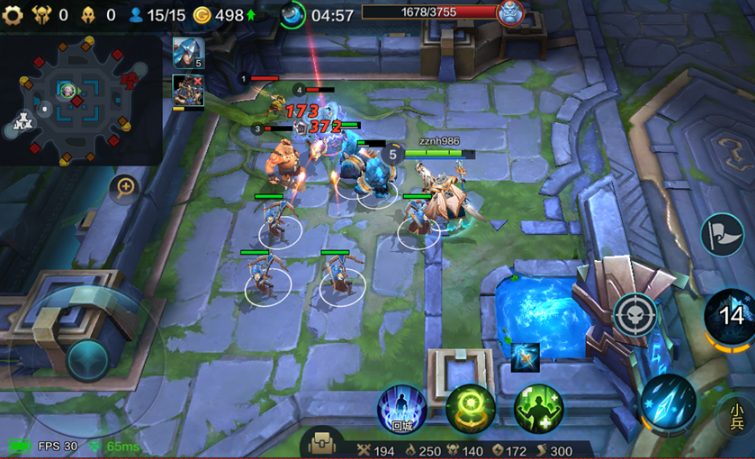The image size is (755, 459).
Task: Activate the recall to base skill
Action: click(402, 410)
